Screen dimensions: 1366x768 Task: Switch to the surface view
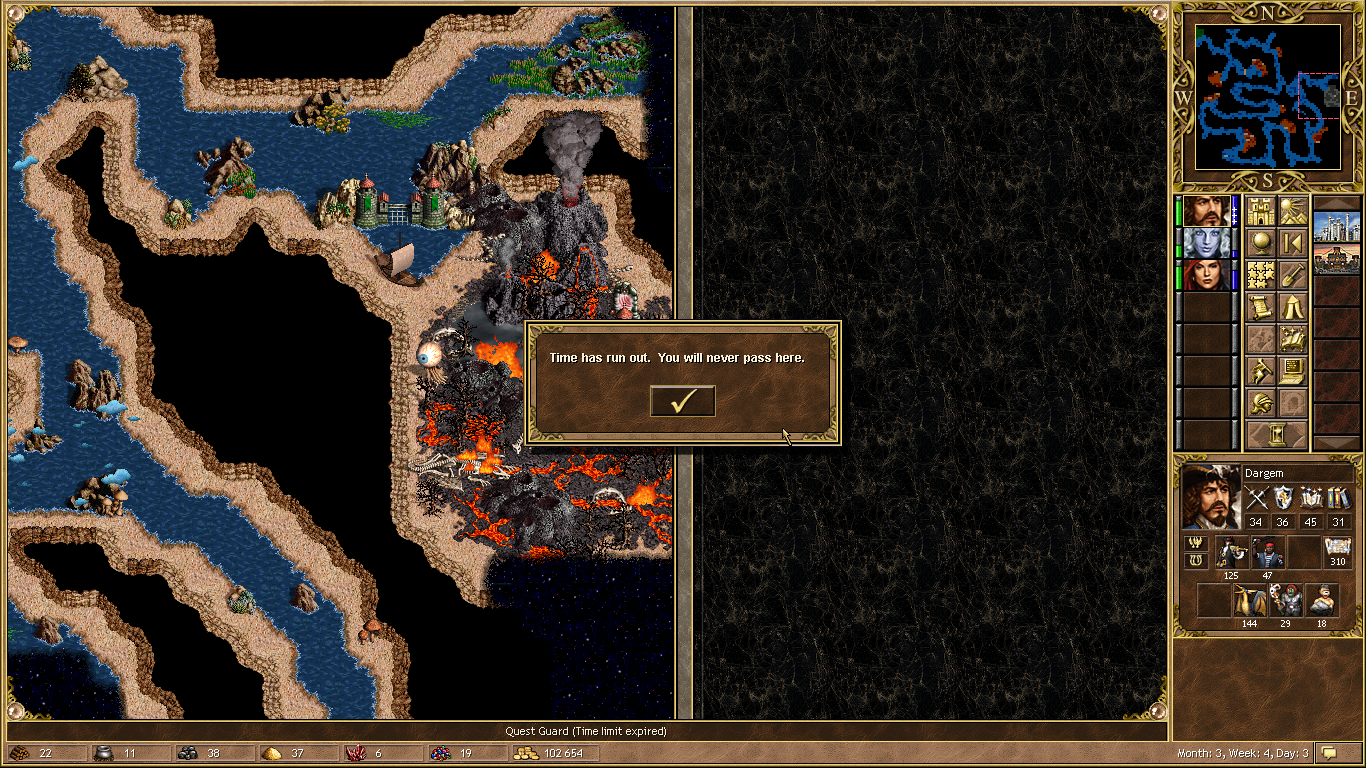[1292, 212]
